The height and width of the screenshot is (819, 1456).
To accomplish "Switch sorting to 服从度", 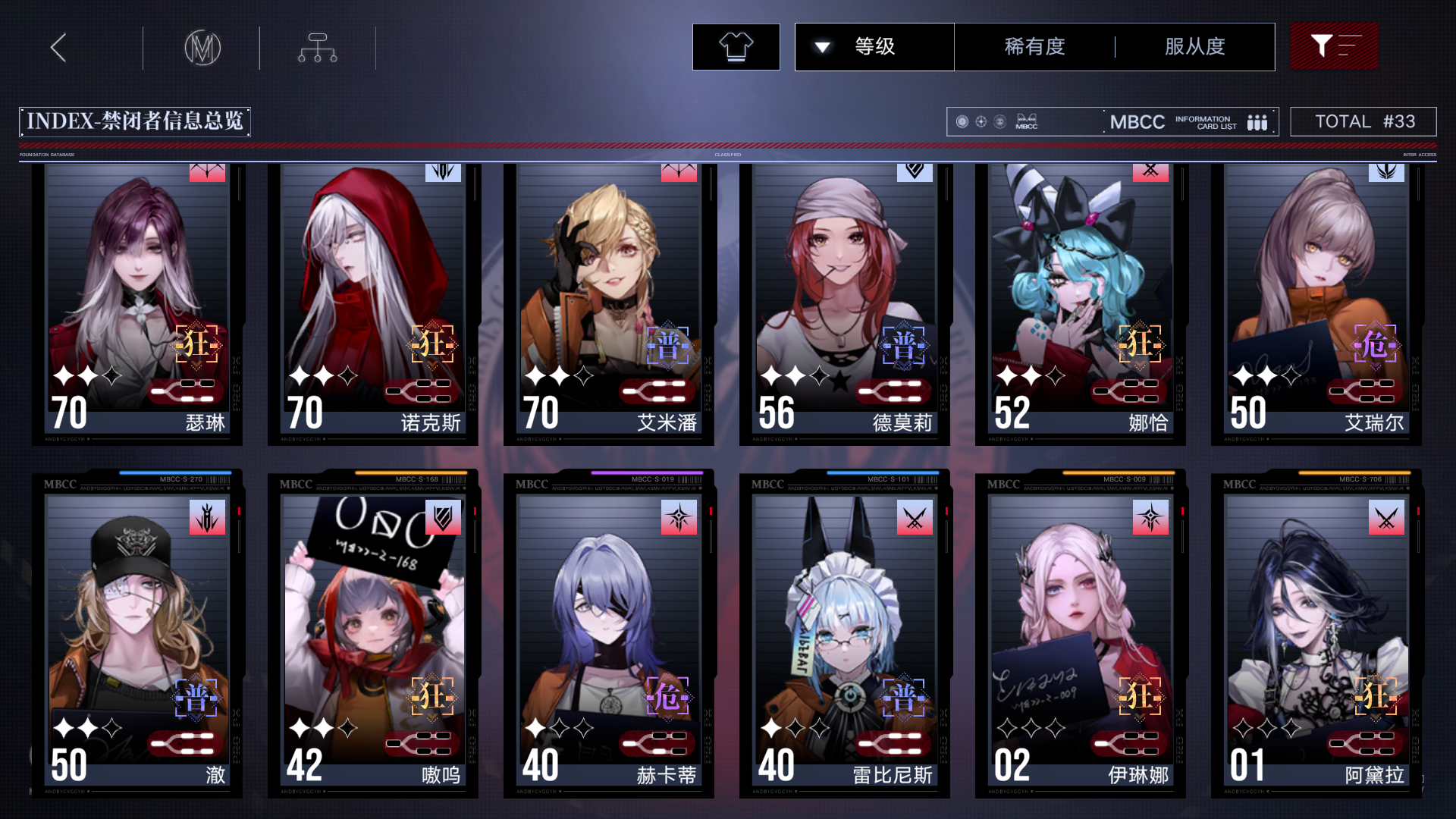I will [1194, 46].
